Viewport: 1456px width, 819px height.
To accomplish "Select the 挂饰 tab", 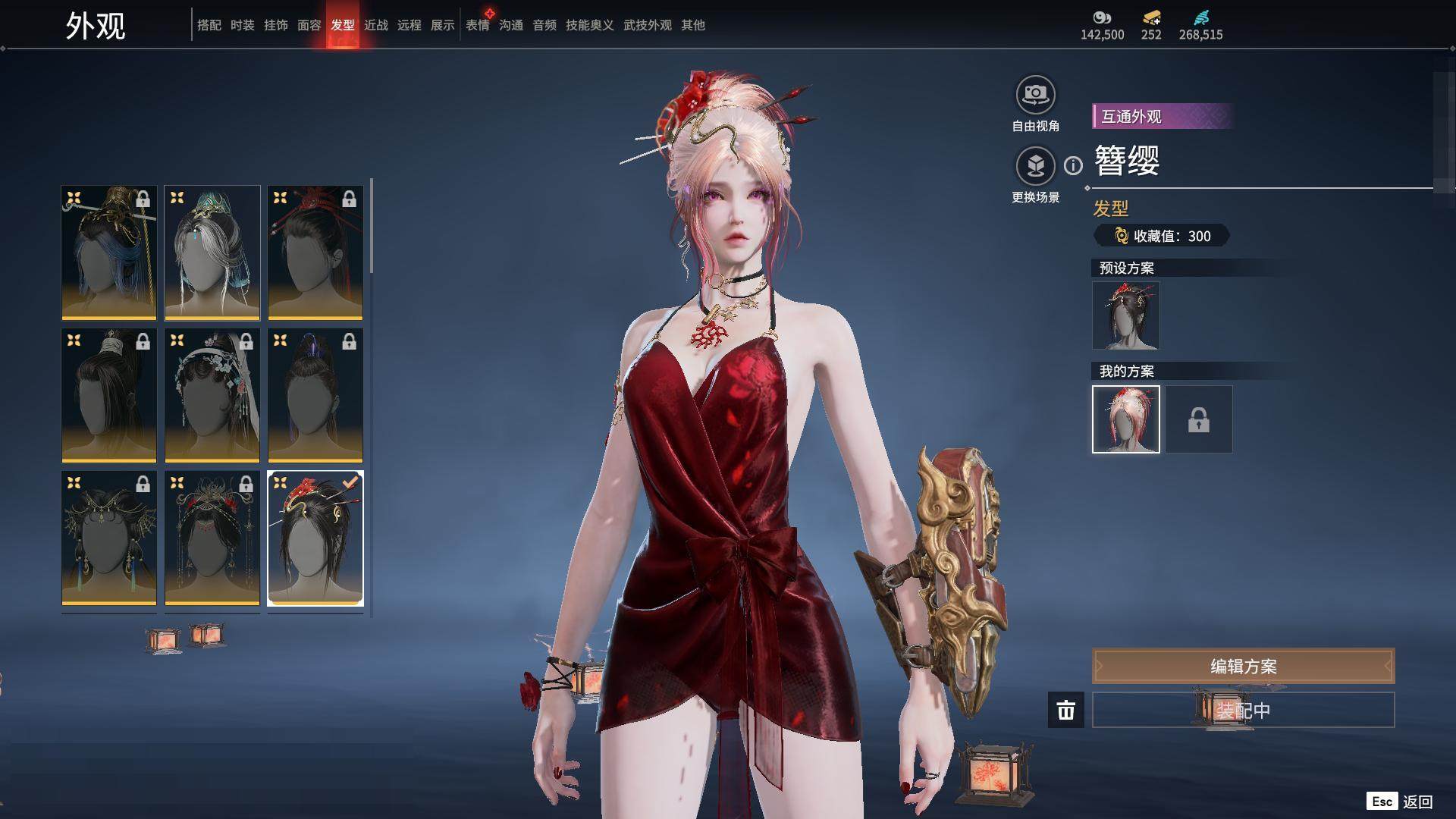I will click(x=275, y=25).
